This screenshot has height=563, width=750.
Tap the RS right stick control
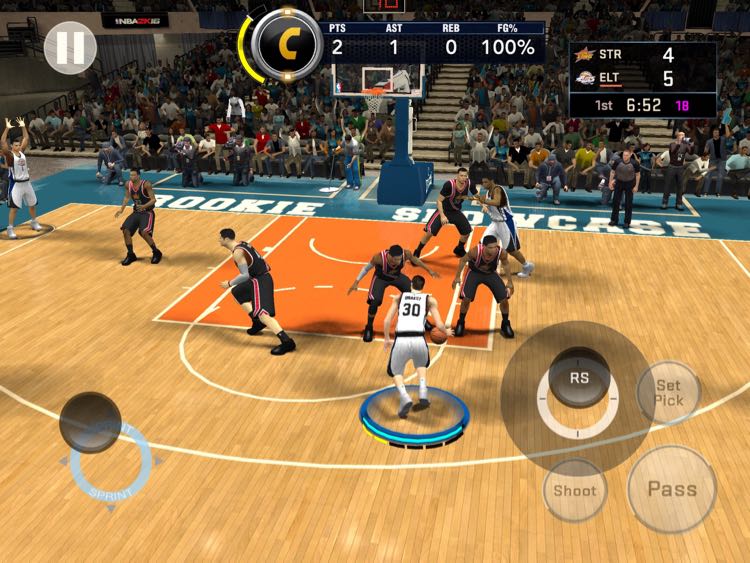click(579, 379)
